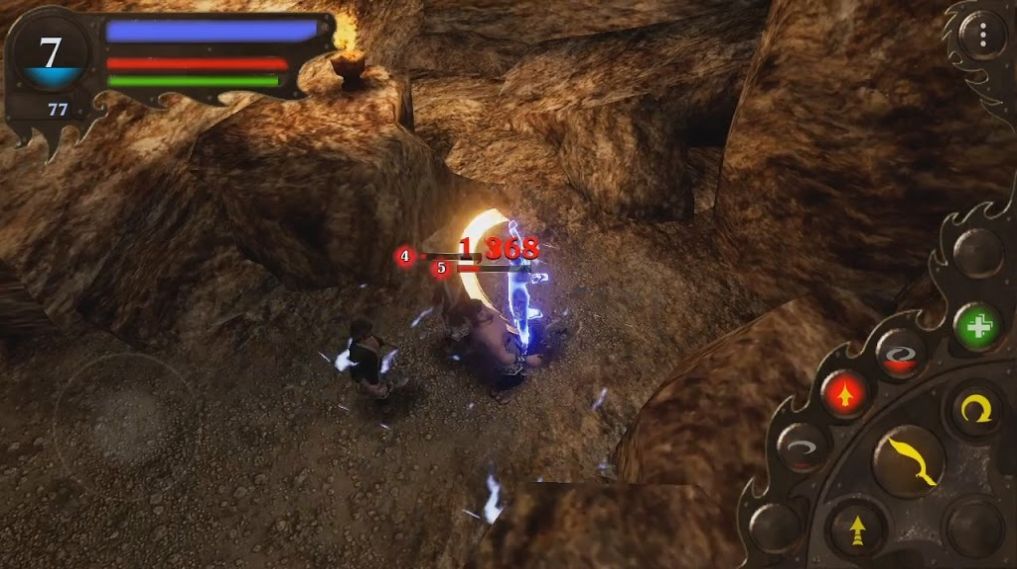Attack with the large yellow blade button
This screenshot has height=569, width=1017.
tap(909, 462)
